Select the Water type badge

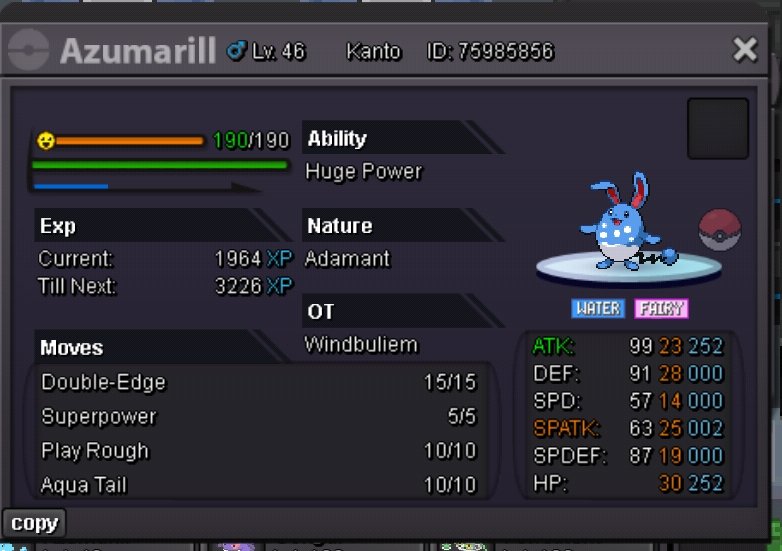pos(598,308)
